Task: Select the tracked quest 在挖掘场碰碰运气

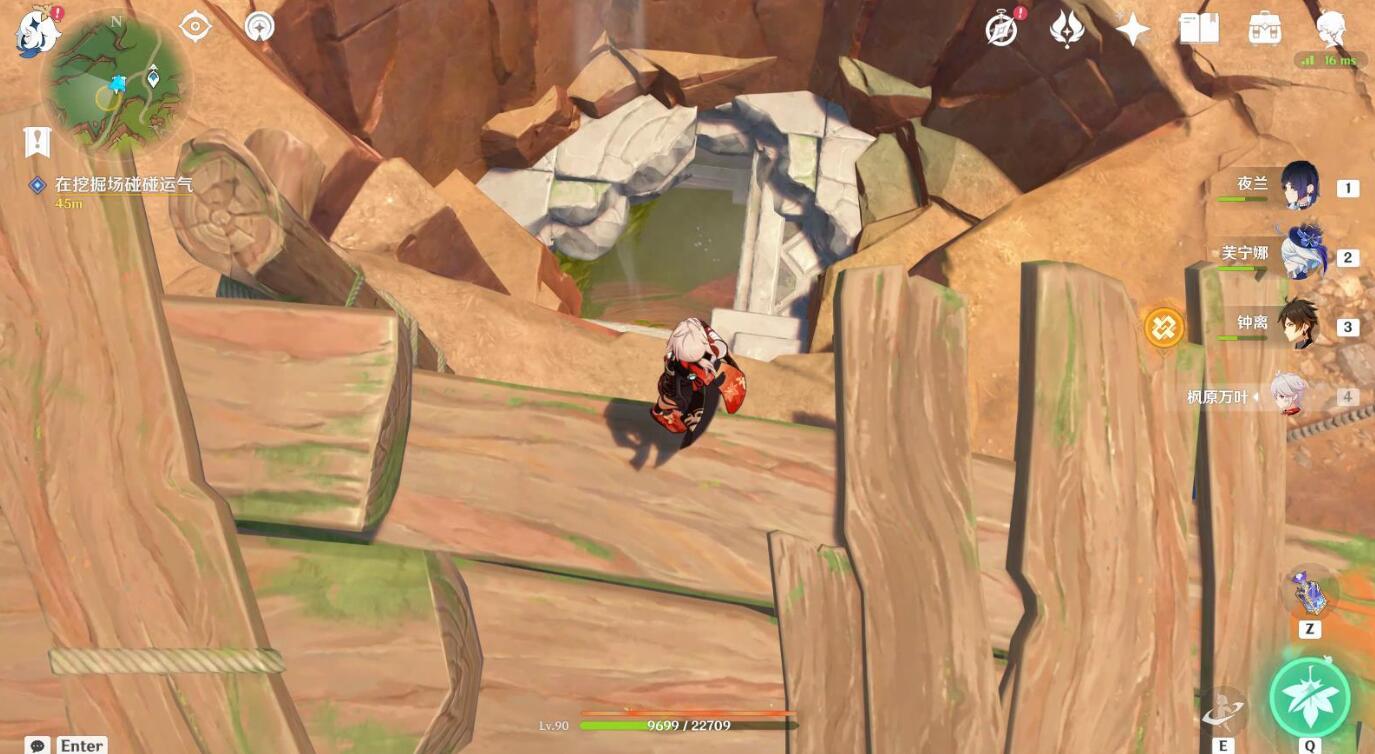Action: (123, 185)
